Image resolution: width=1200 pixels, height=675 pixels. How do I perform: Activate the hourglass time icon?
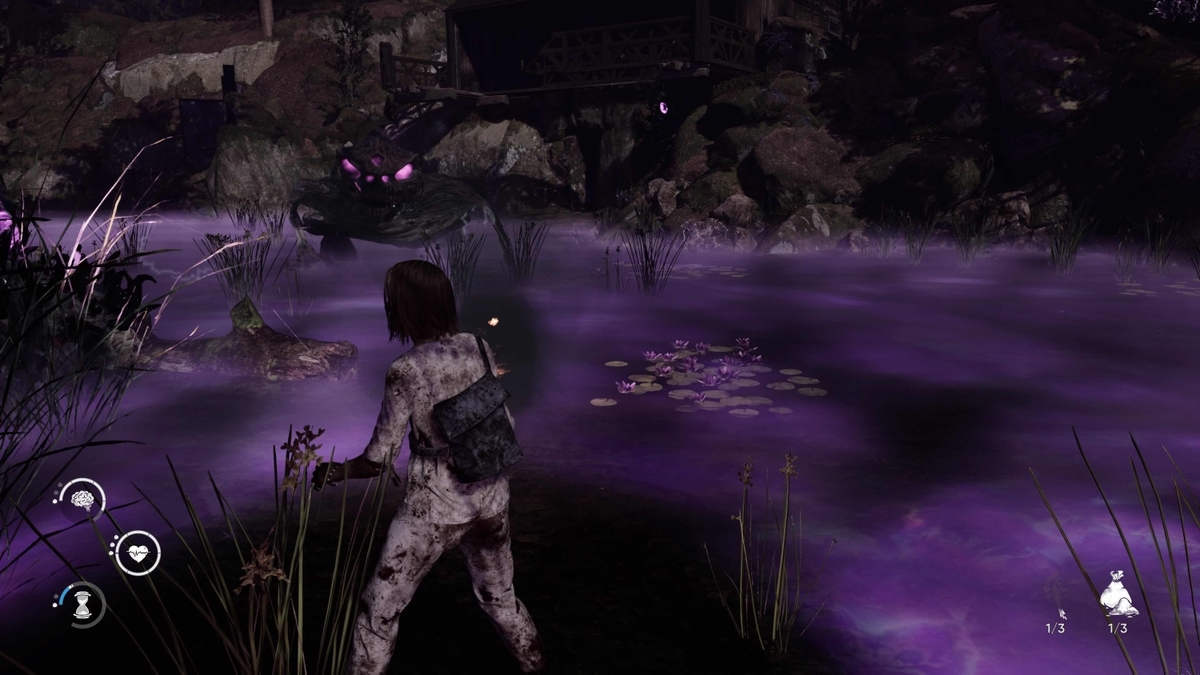pyautogui.click(x=83, y=605)
